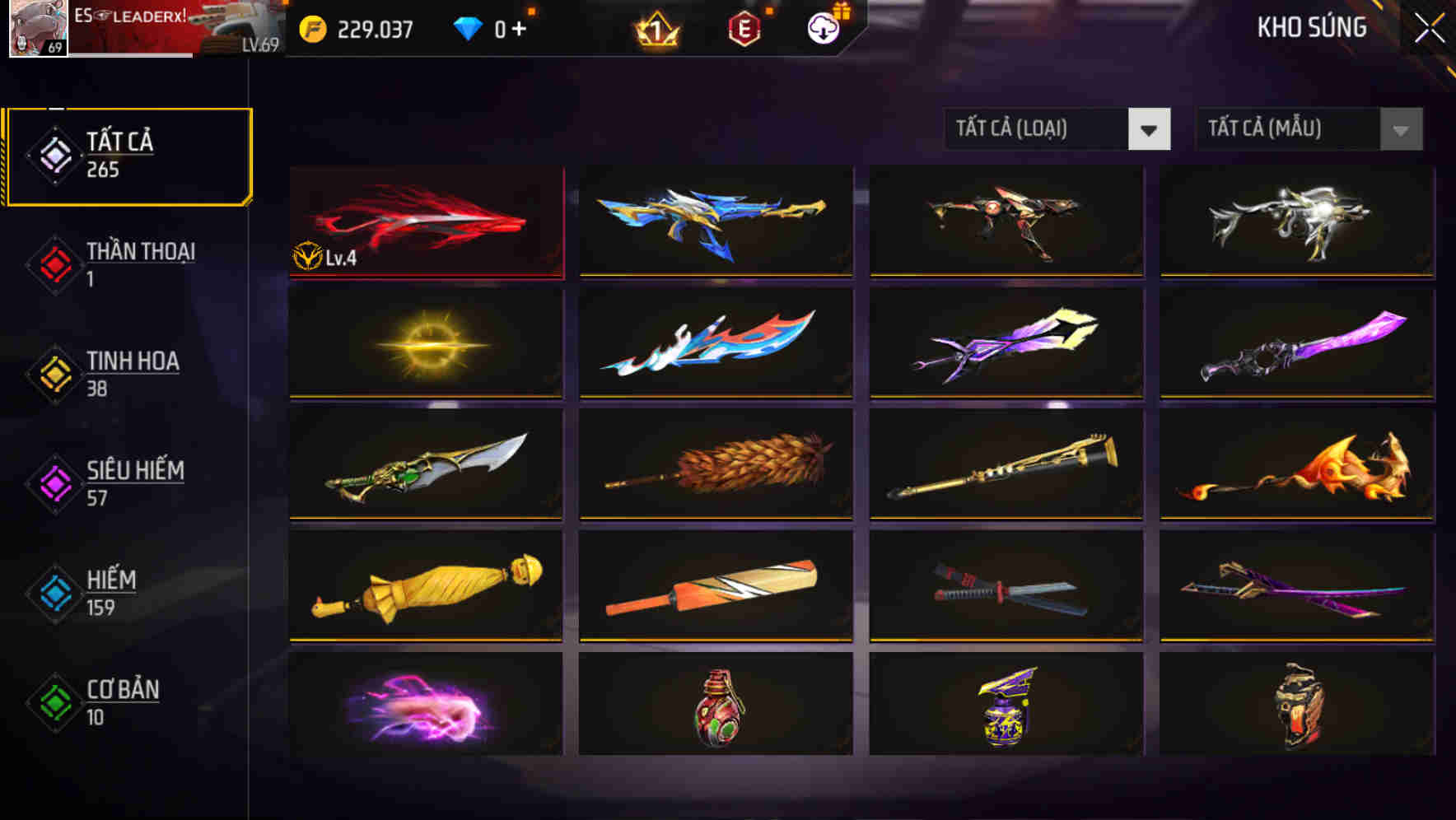Open the TẤT CẢ (LOẠI) filter dropdown
This screenshot has width=1456, height=820.
(1034, 129)
